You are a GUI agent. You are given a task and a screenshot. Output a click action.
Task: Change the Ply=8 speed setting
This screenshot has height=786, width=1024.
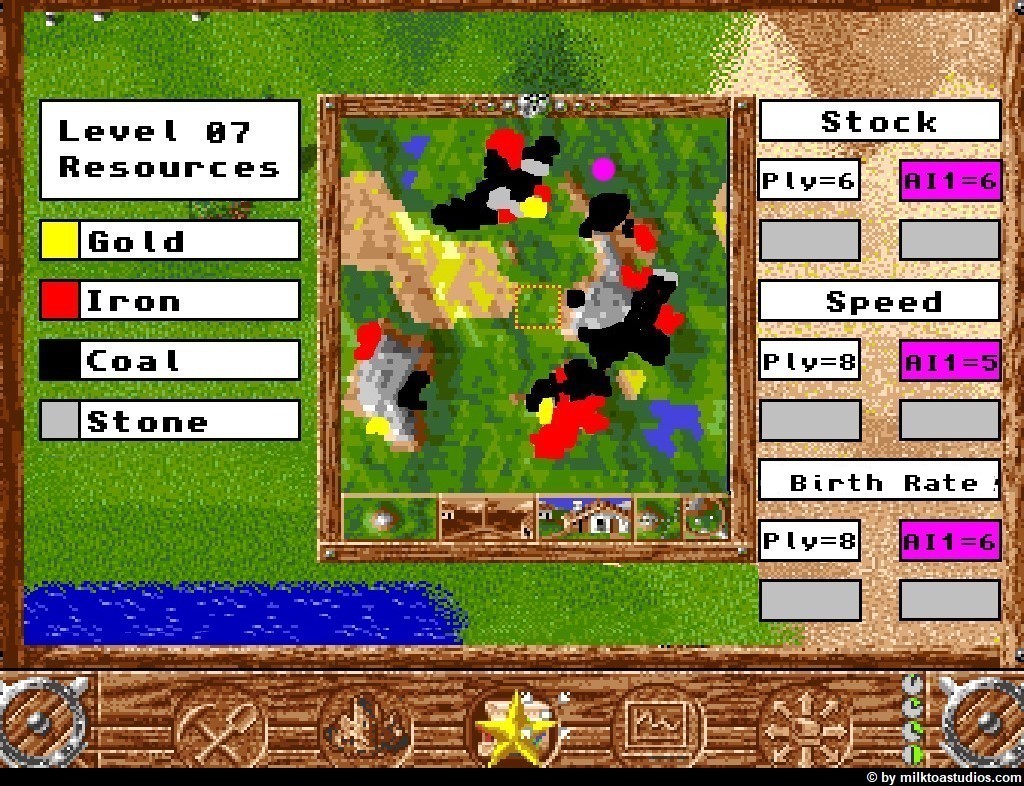(808, 360)
